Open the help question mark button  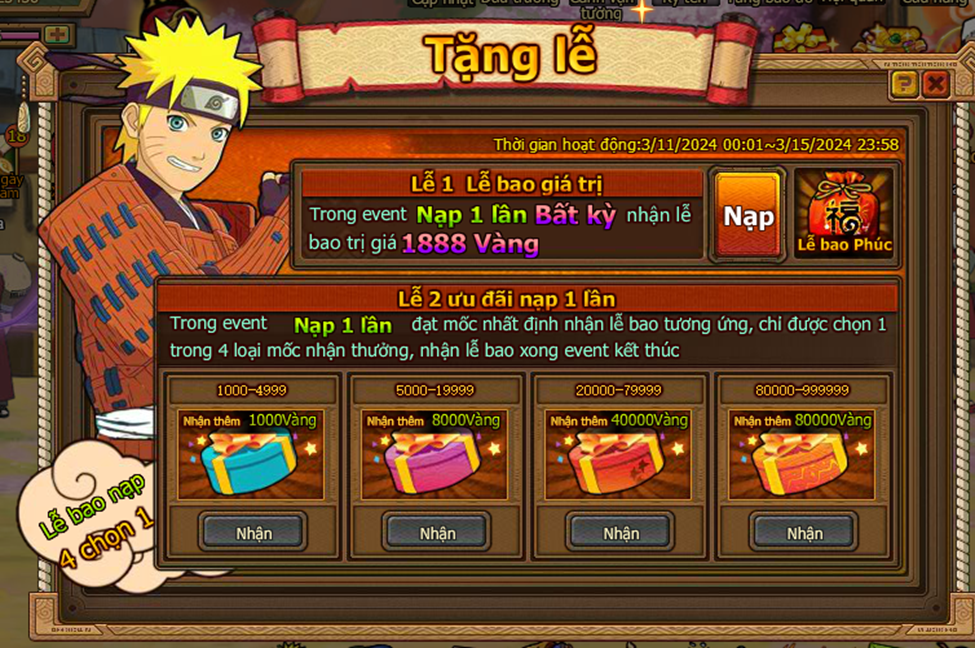click(x=904, y=84)
